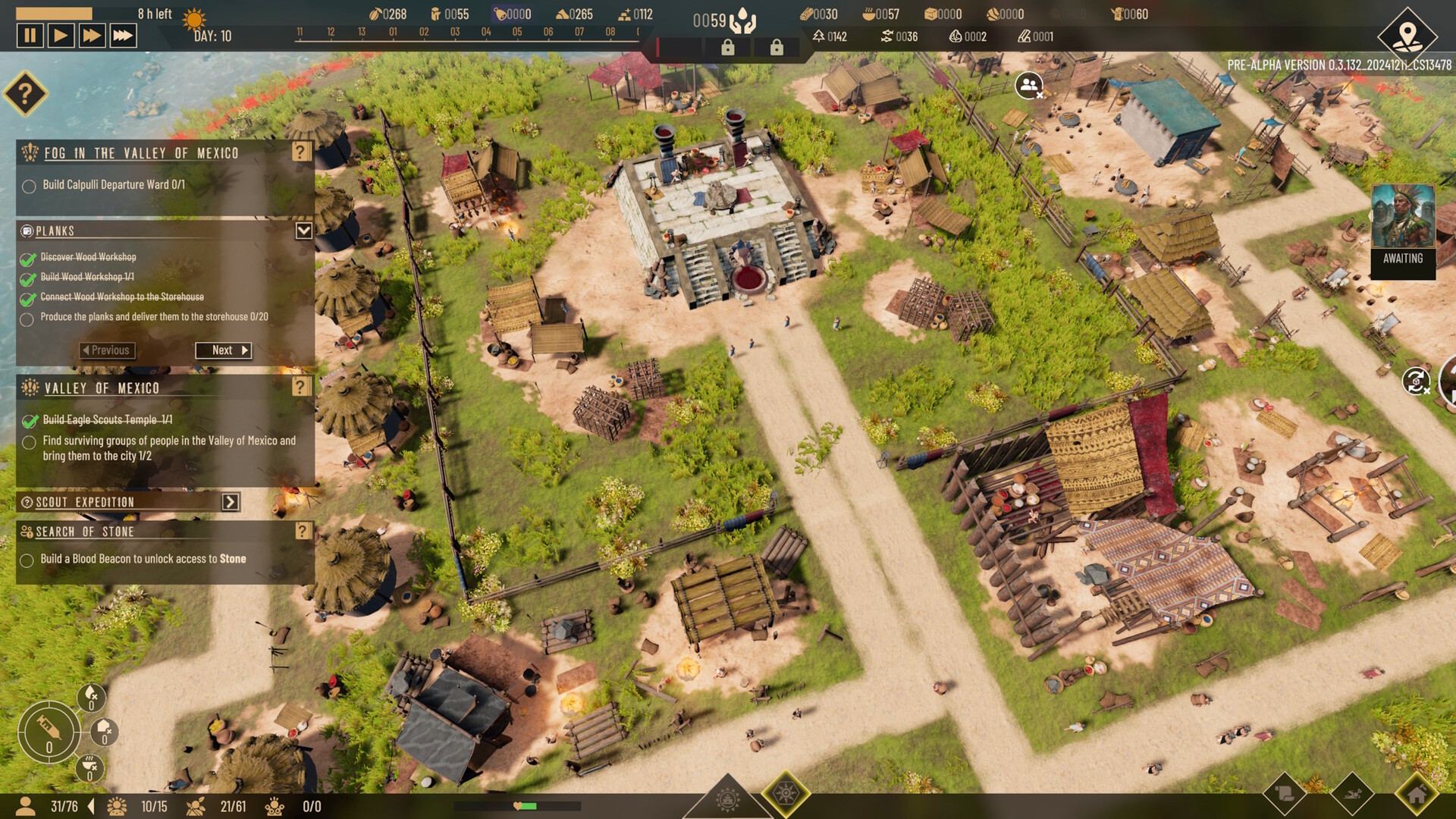Viewport: 1456px width, 819px height.
Task: Open the map view icon top right
Action: click(1408, 32)
